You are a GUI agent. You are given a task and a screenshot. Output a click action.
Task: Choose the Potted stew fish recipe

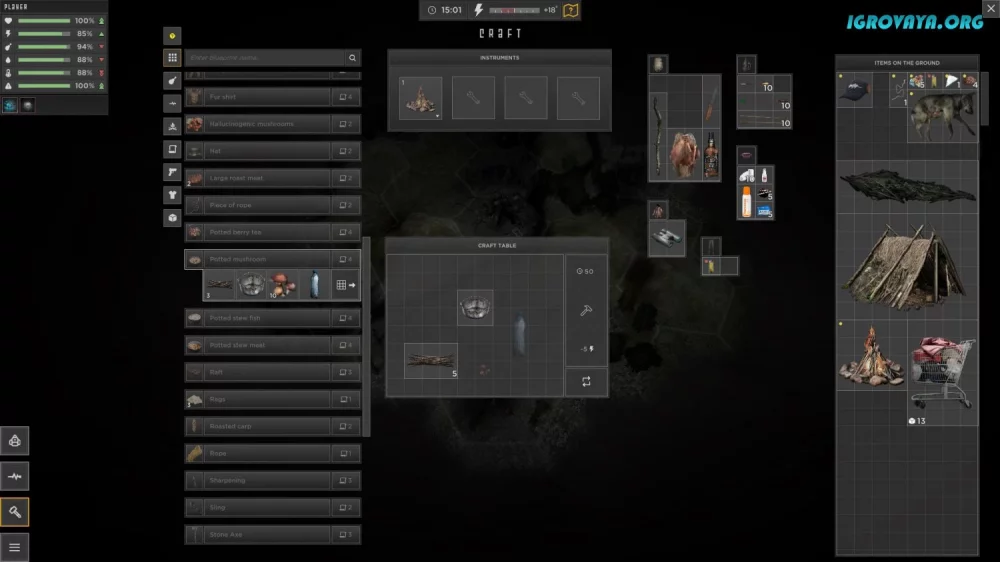(258, 318)
